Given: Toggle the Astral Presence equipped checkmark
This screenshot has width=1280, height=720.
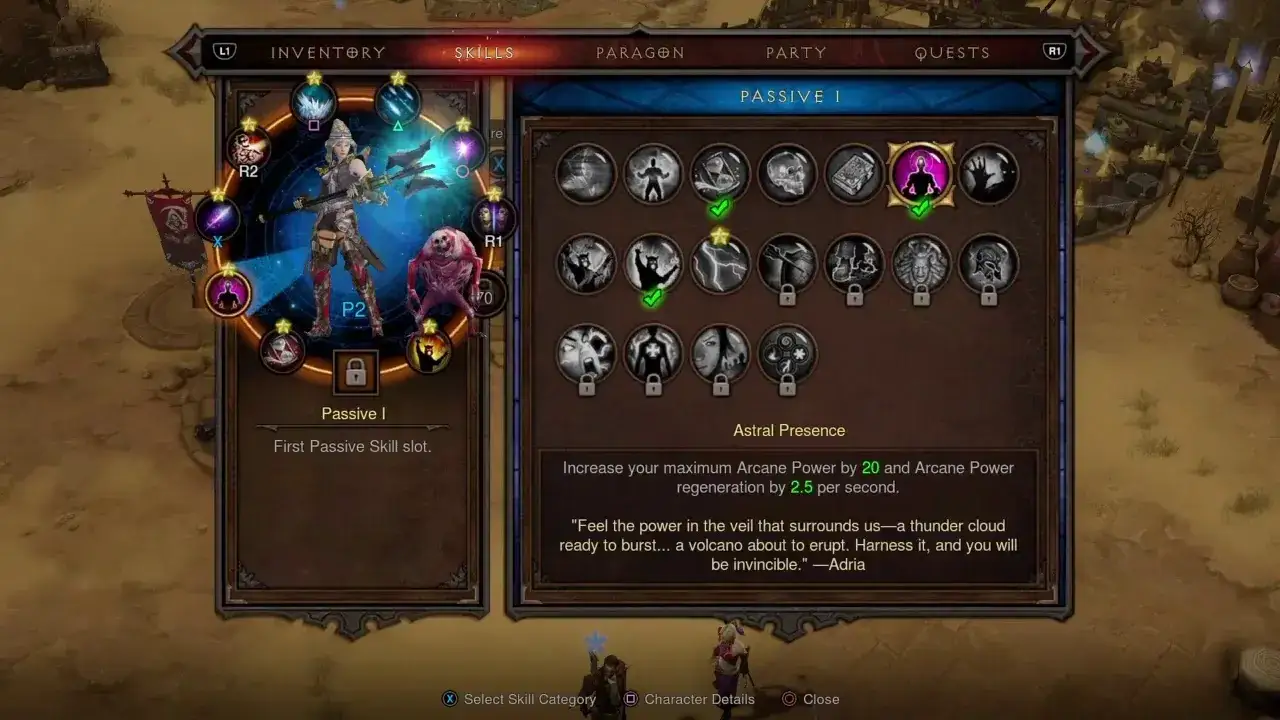Looking at the screenshot, I should [x=921, y=210].
